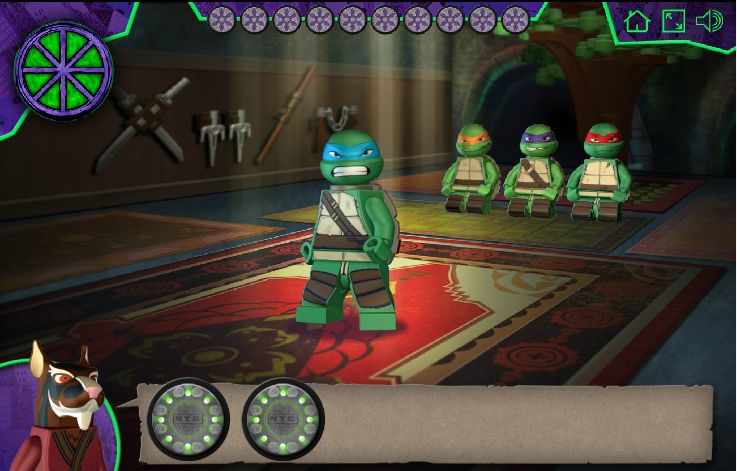The image size is (737, 471).
Task: Mute the sound using the speaker icon
Action: [709, 21]
